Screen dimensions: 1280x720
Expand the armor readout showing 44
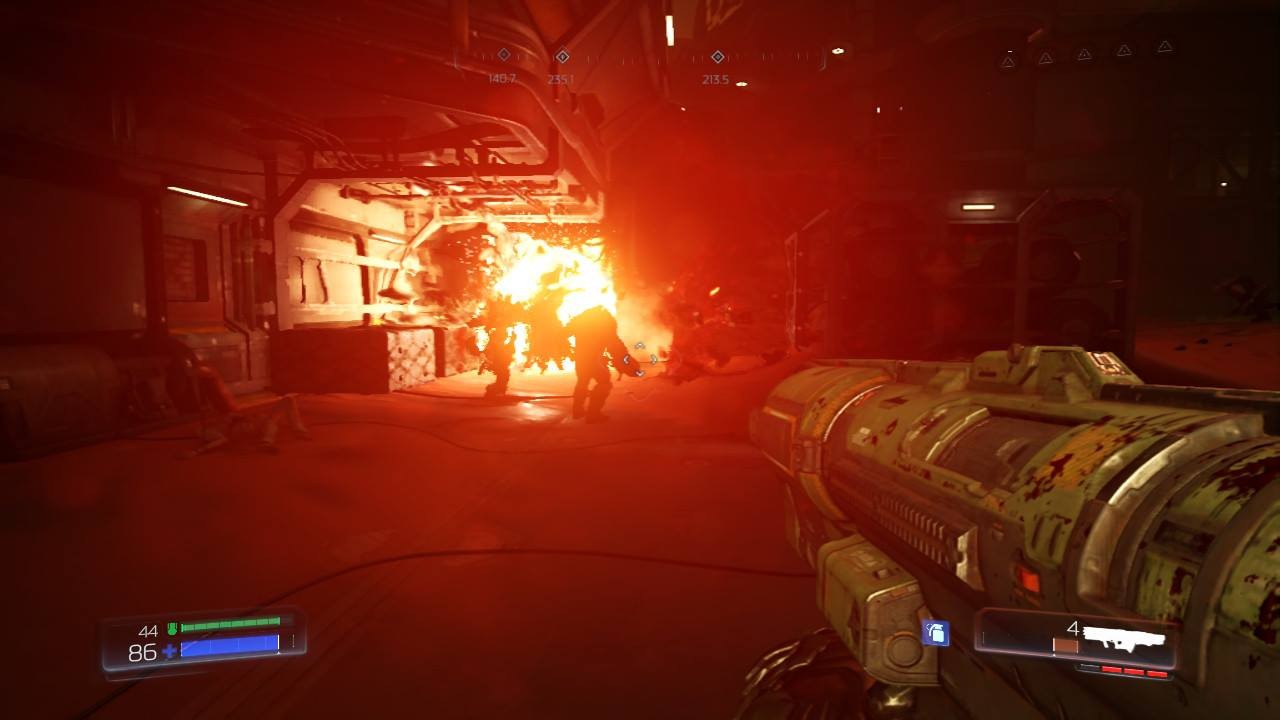(149, 630)
